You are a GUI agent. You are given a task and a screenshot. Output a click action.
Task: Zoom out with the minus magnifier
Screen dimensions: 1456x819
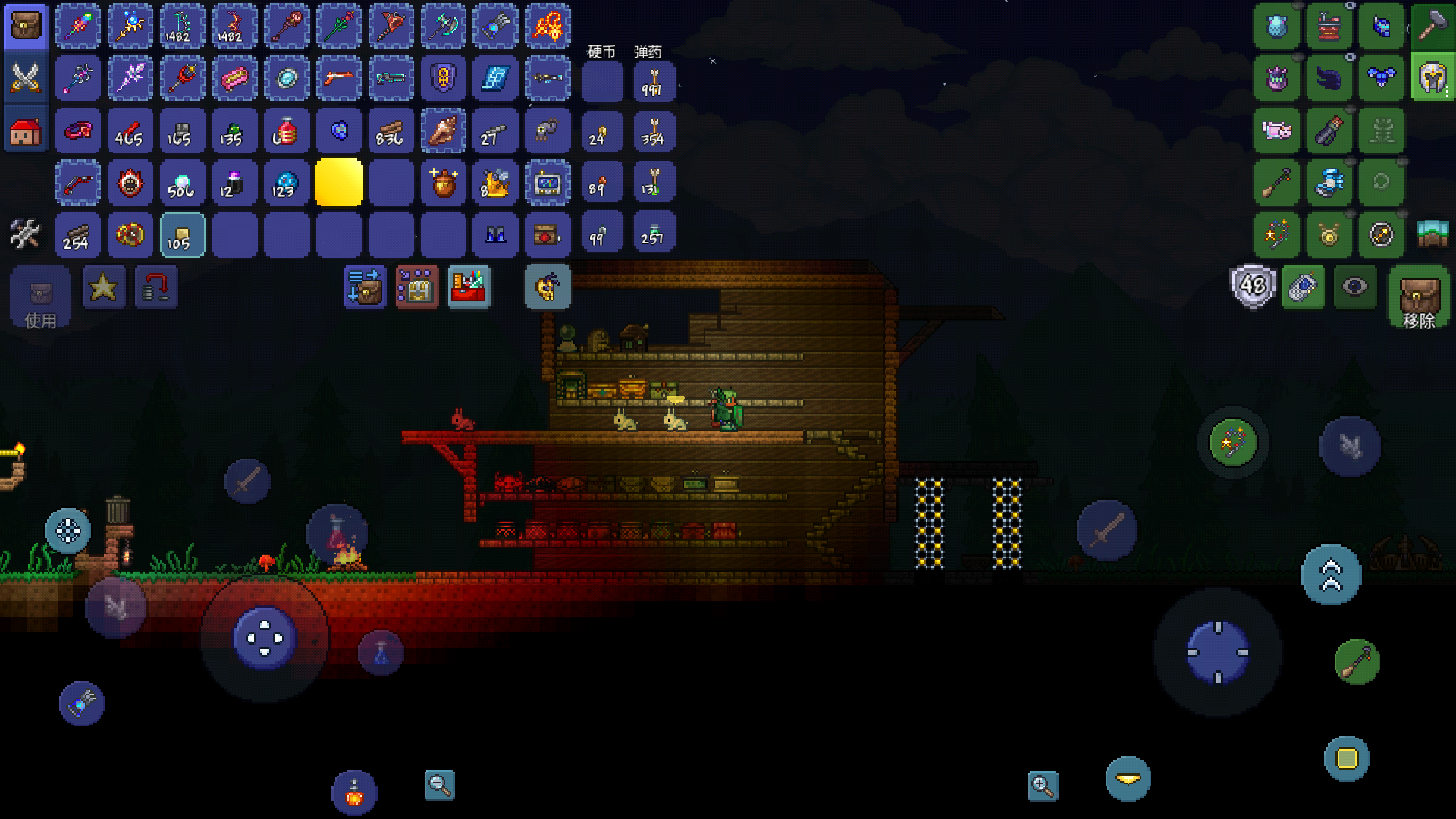(439, 785)
